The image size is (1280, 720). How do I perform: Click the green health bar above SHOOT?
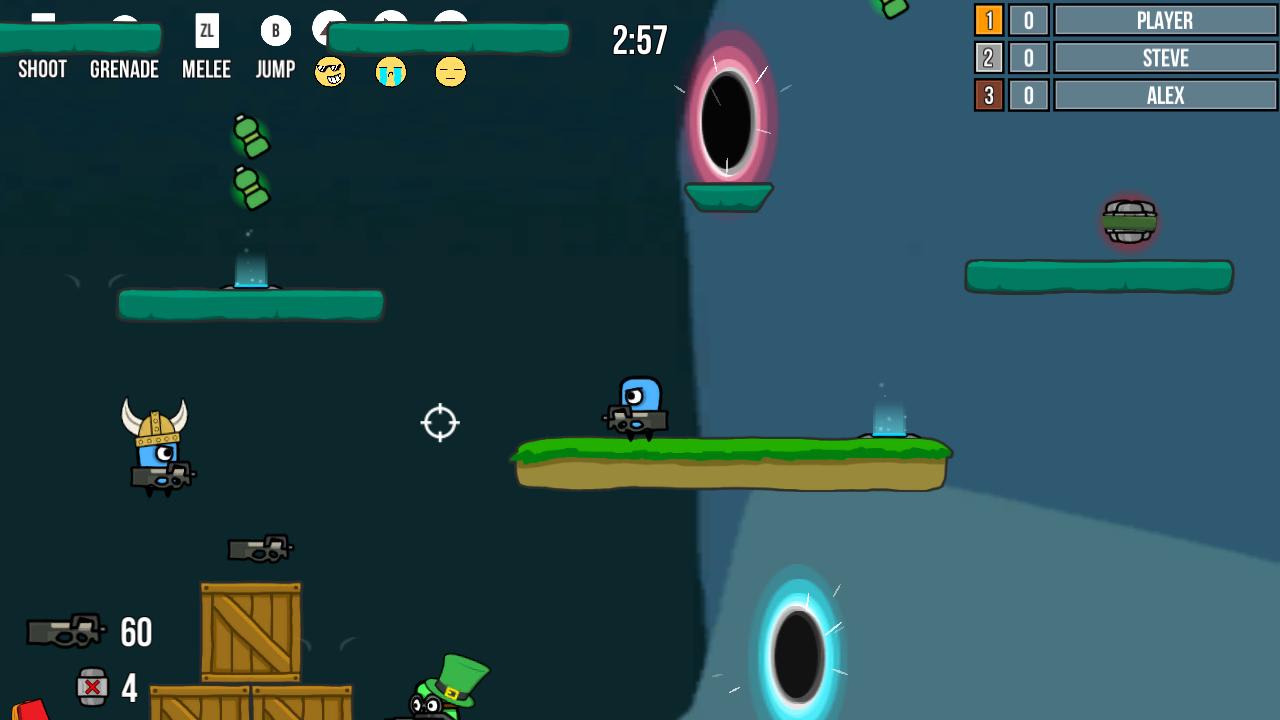pyautogui.click(x=80, y=37)
